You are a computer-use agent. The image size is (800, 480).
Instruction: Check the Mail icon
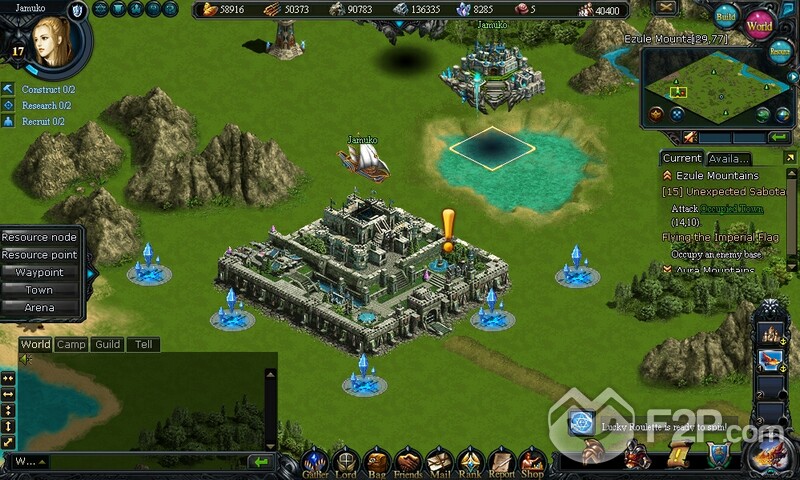tap(439, 462)
